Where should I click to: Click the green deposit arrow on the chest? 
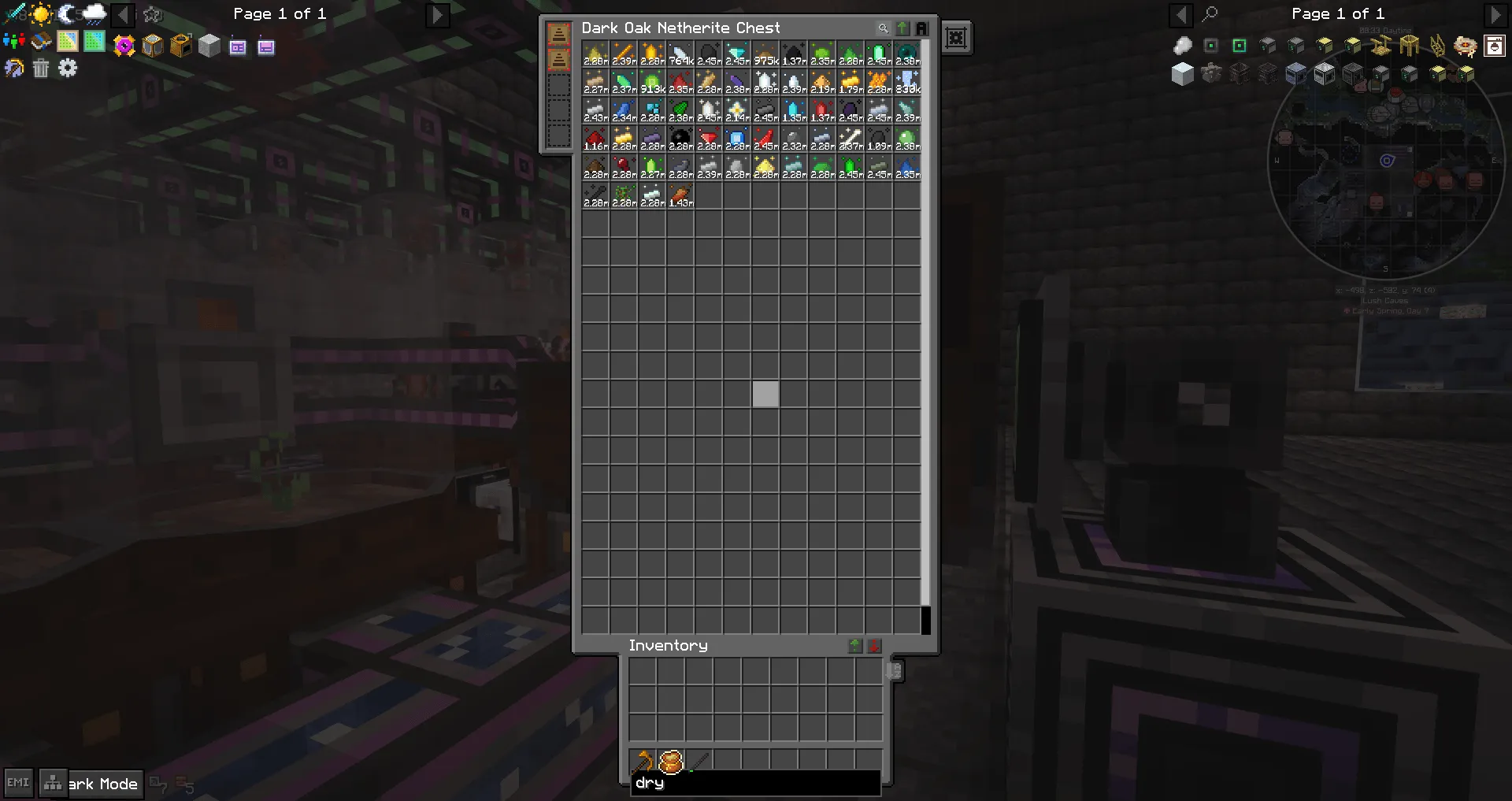point(902,28)
